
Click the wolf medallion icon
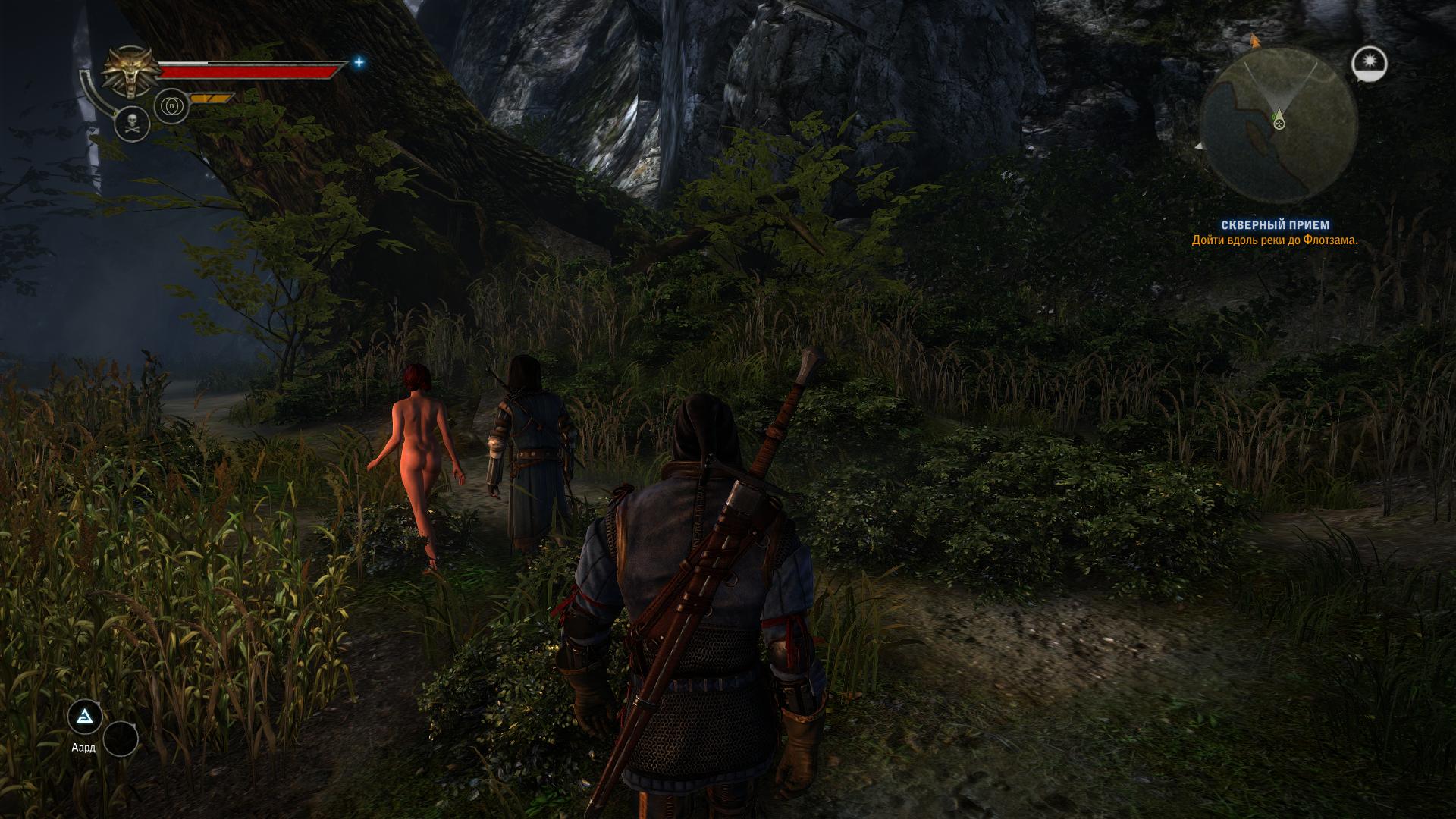(x=129, y=74)
